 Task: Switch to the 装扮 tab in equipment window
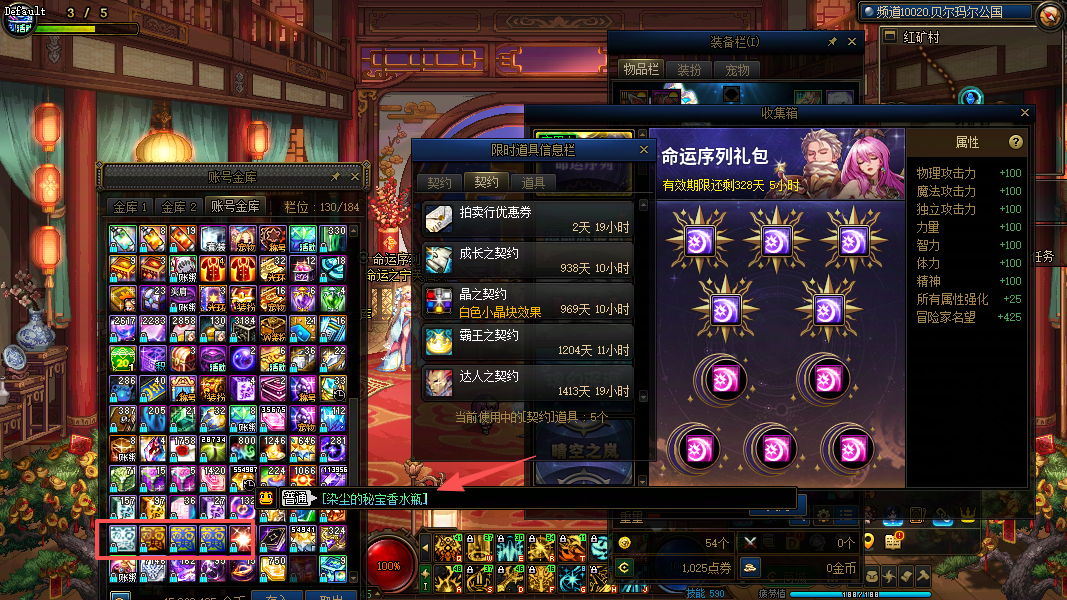(x=689, y=70)
